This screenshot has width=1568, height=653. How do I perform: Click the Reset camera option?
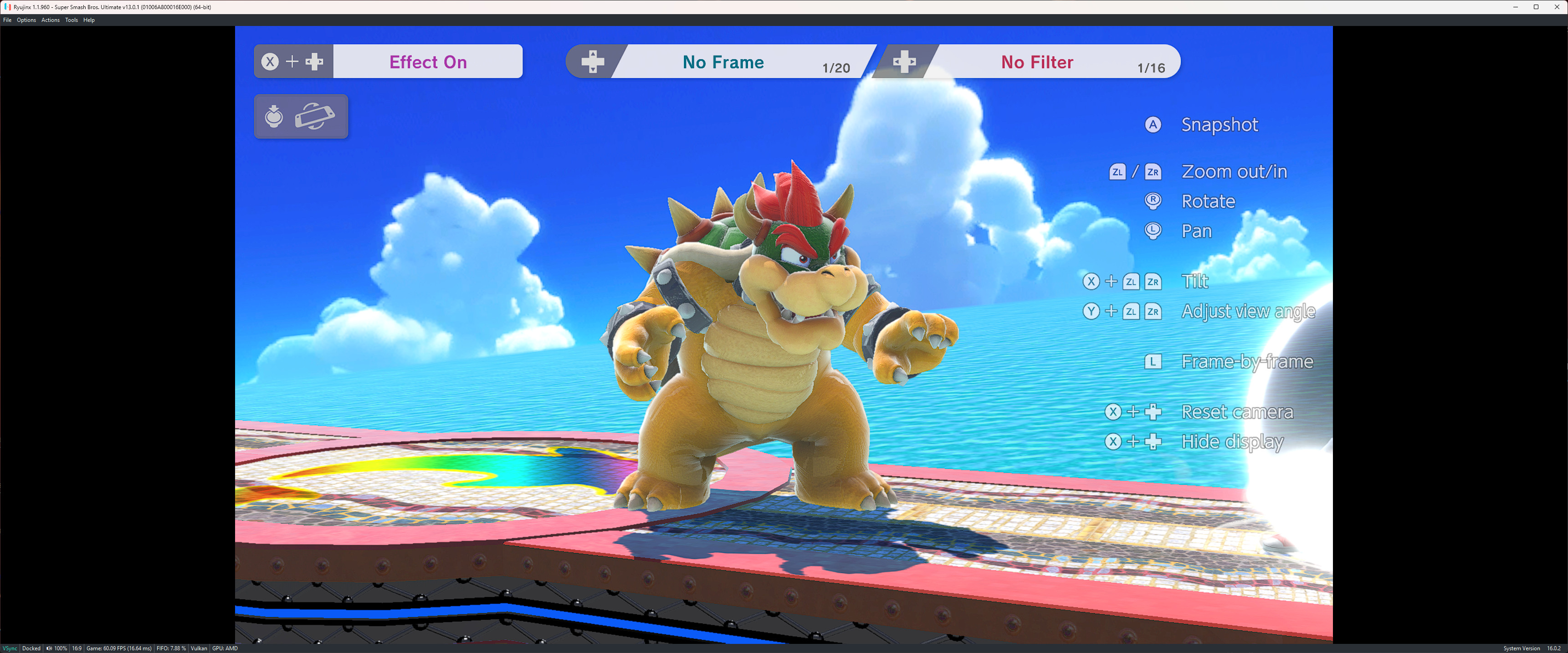1237,412
